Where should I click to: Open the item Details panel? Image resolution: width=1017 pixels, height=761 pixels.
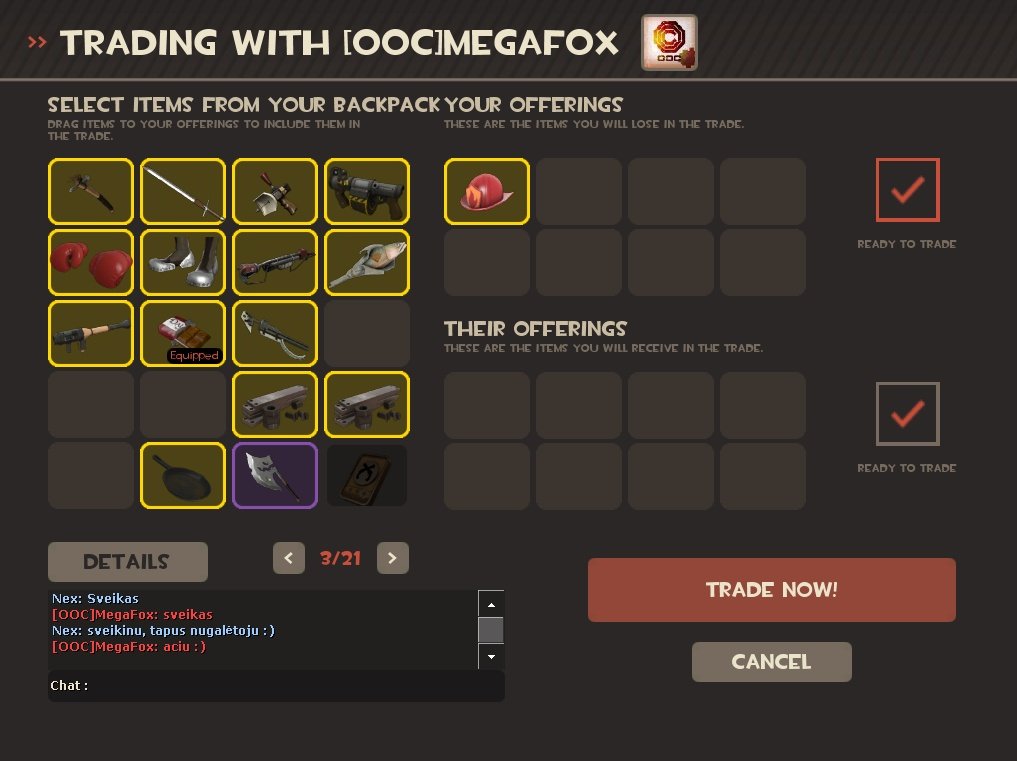pyautogui.click(x=127, y=562)
